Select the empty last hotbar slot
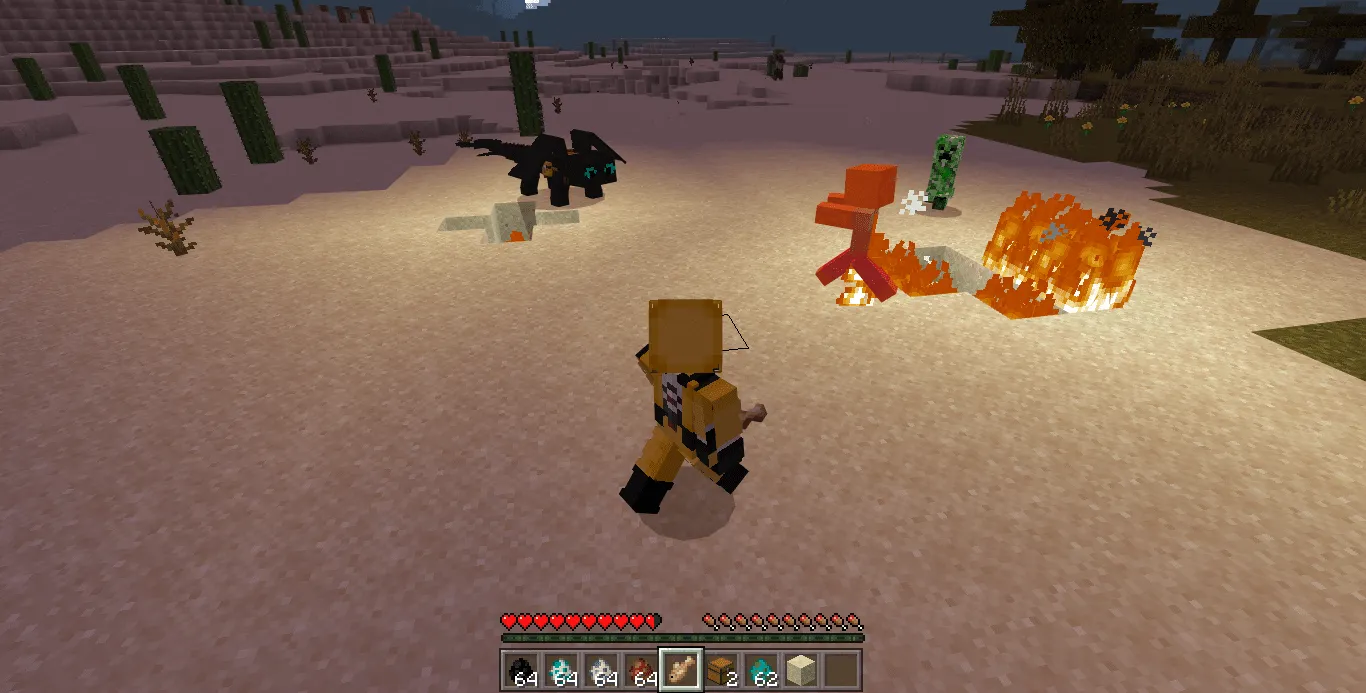1366x693 pixels. [x=840, y=669]
